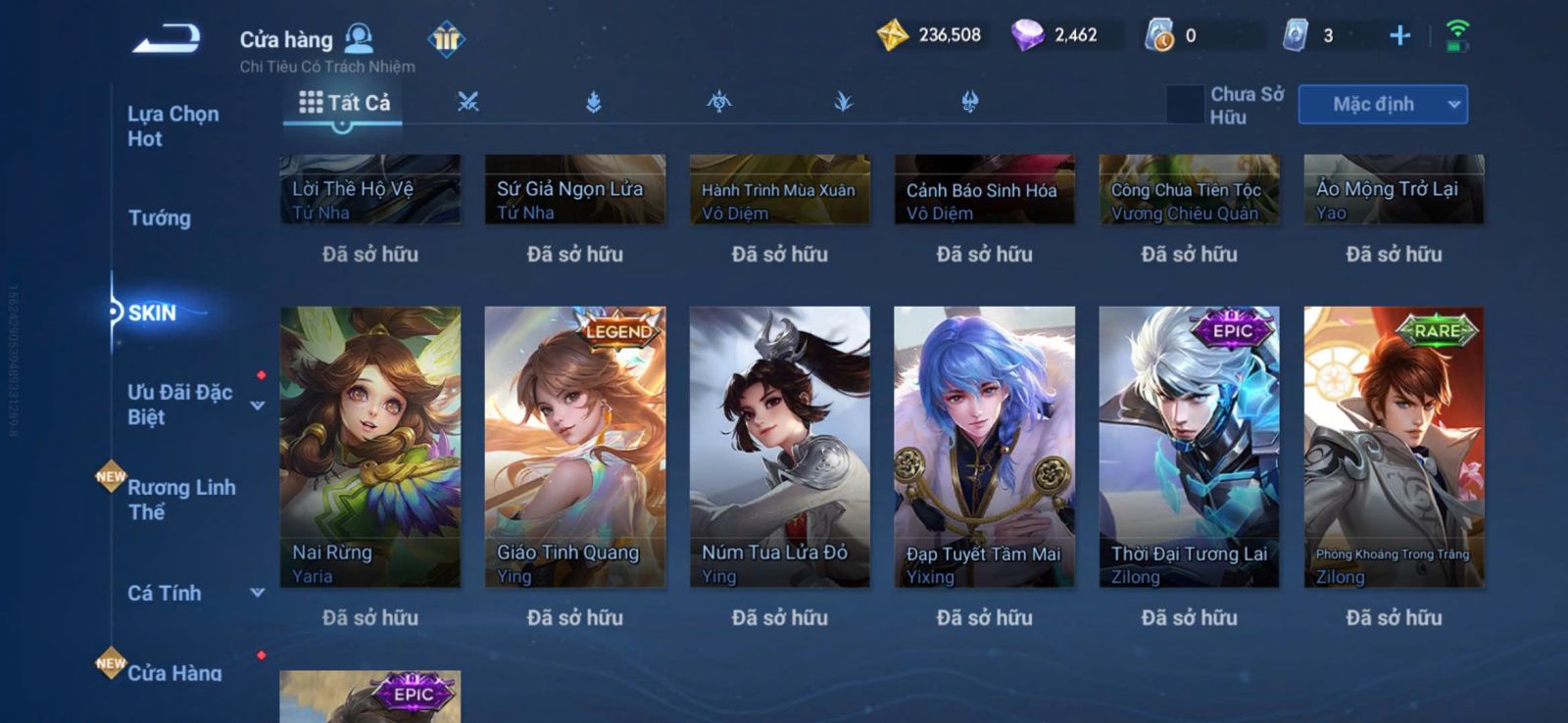Switch to the Tướng shop category
This screenshot has height=723, width=1568.
point(160,217)
